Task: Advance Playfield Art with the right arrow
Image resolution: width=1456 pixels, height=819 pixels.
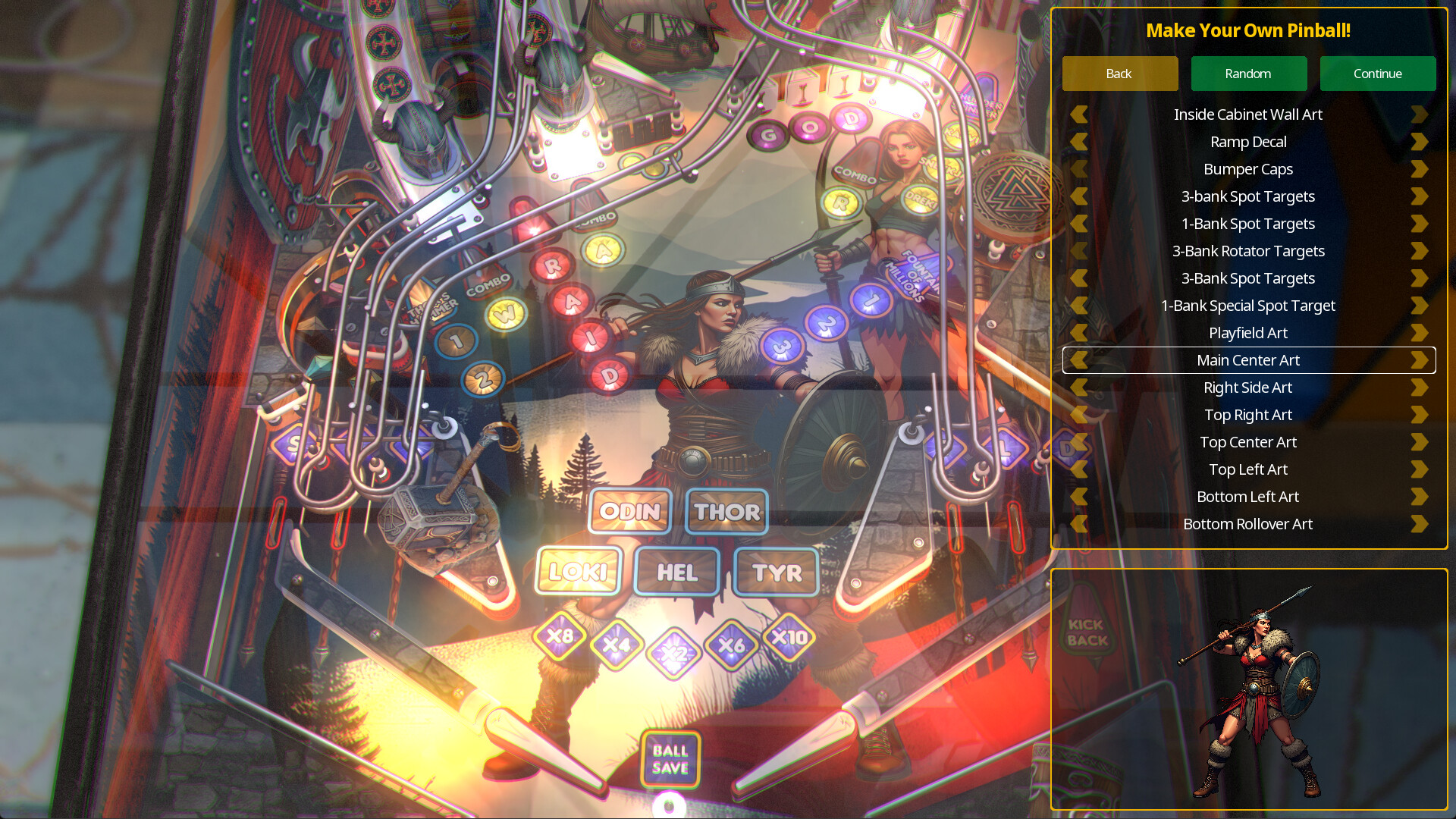Action: tap(1419, 333)
